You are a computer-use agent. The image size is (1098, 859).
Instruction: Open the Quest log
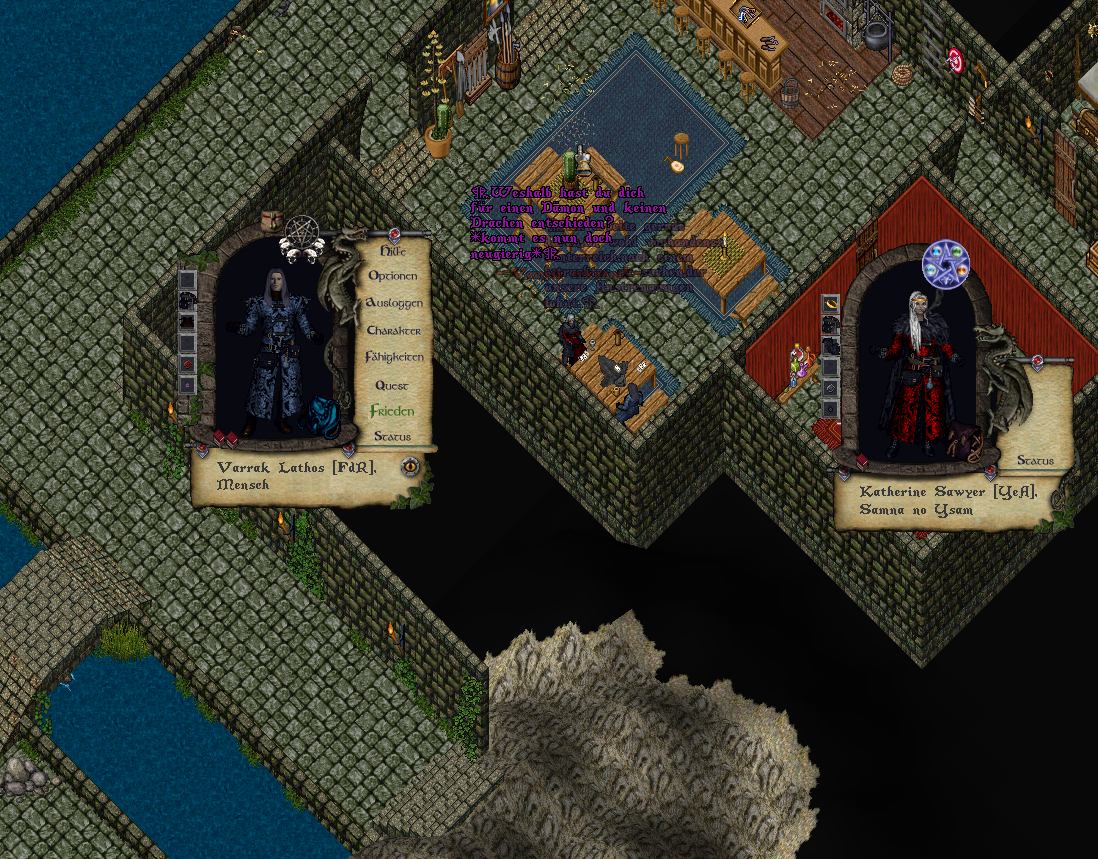point(392,385)
